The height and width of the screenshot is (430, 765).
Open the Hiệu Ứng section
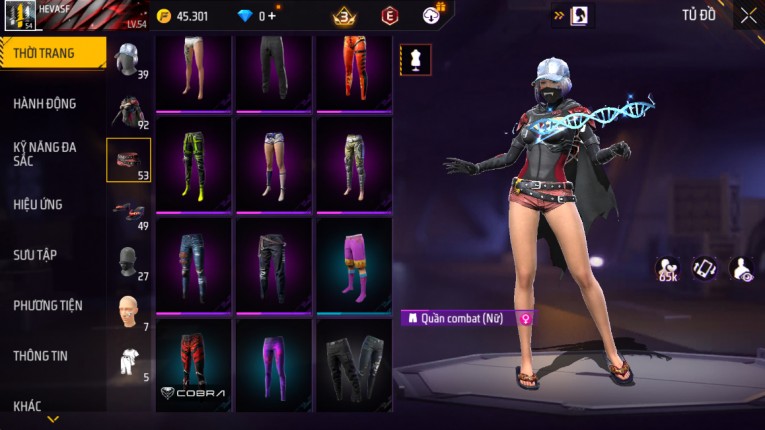39,204
